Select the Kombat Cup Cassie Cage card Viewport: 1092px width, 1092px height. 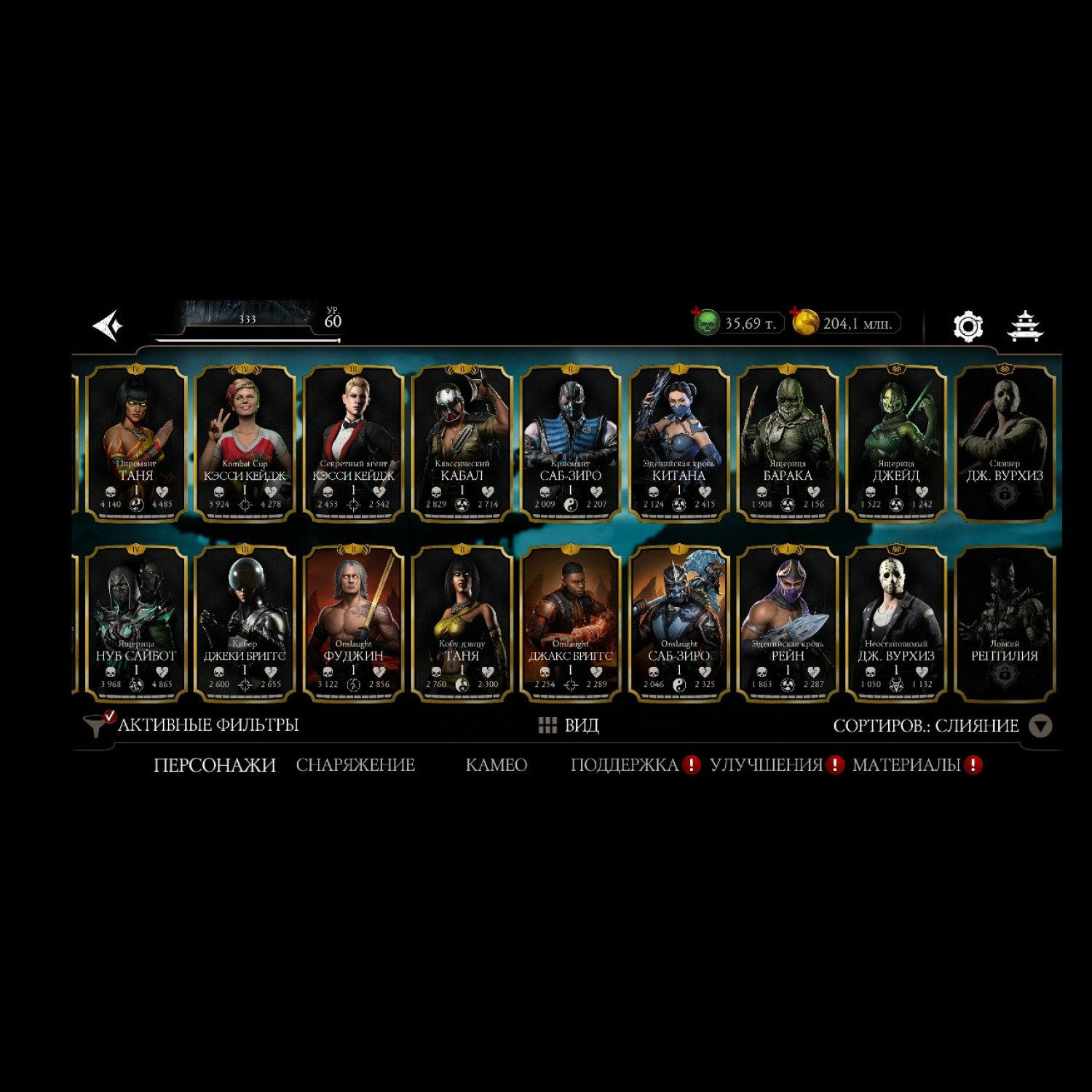(x=245, y=443)
